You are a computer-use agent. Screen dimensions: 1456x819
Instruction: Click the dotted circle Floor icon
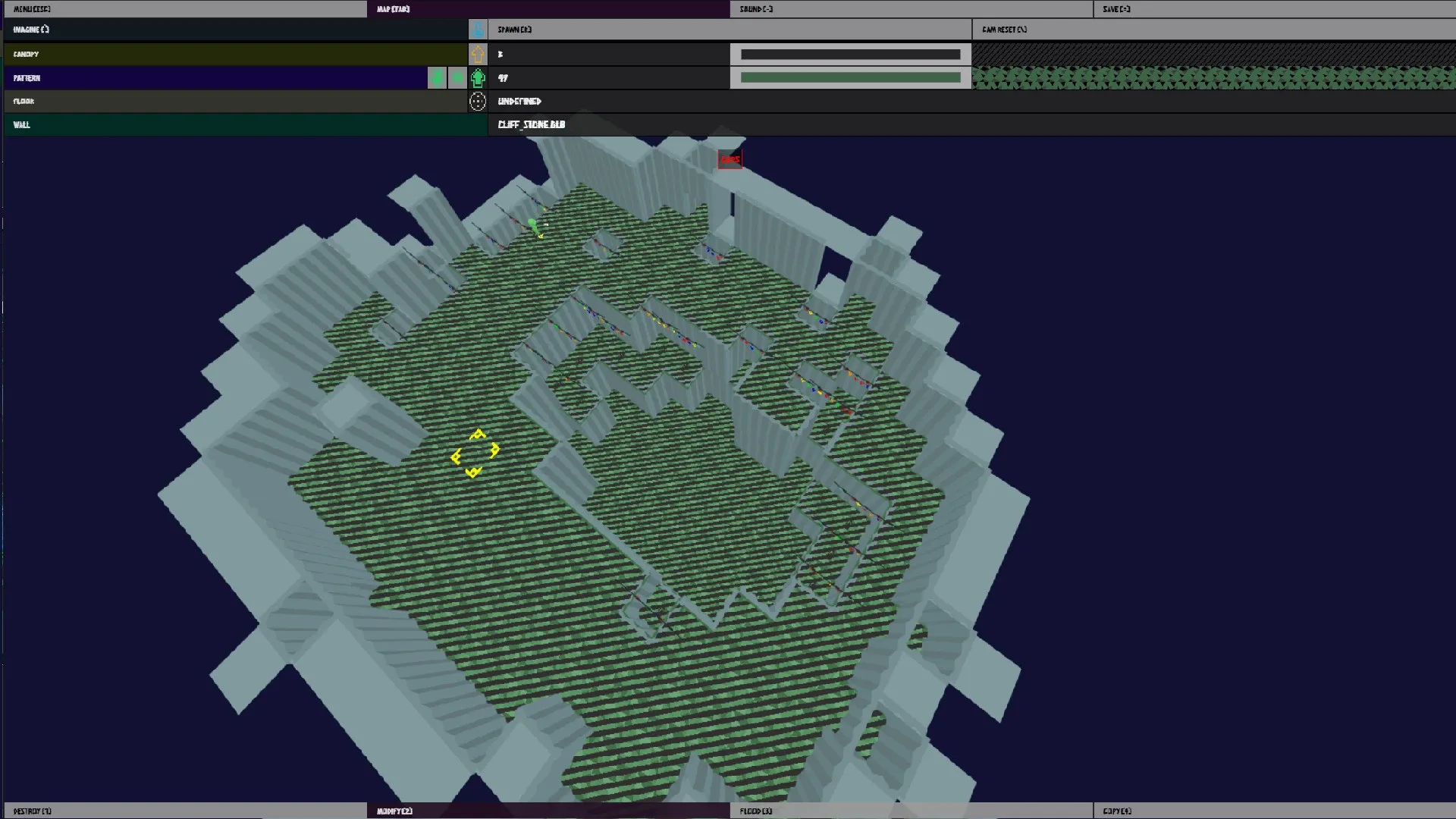(478, 101)
